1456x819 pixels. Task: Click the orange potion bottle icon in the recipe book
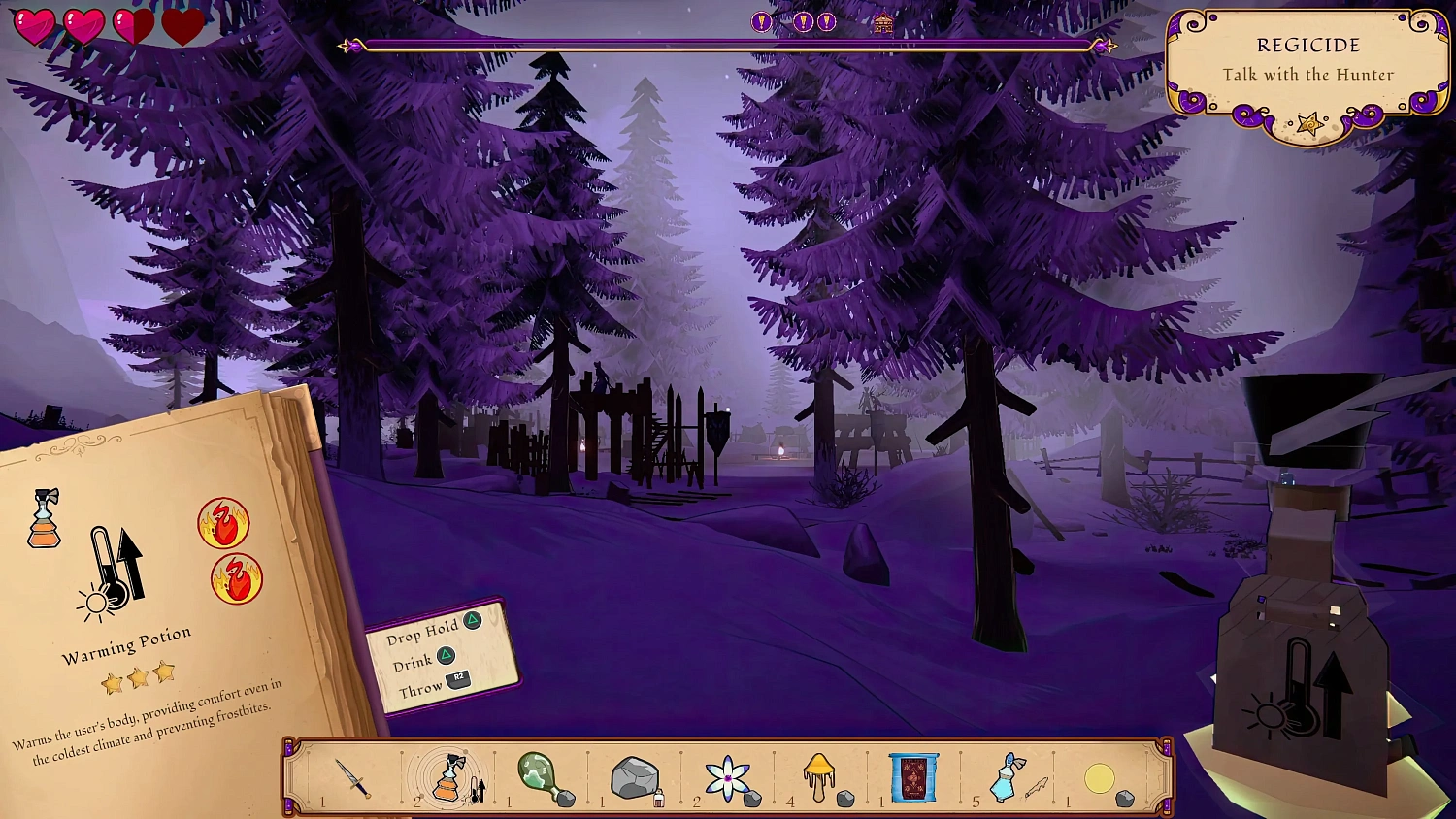coord(45,518)
